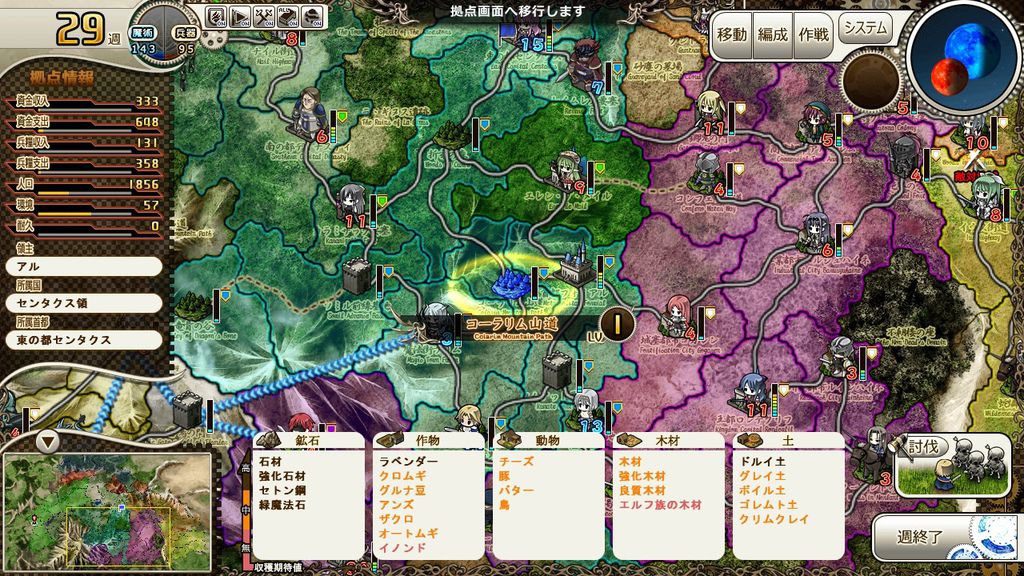1024x576 pixels.
Task: Open the 移動 (Move) command
Action: [x=731, y=34]
